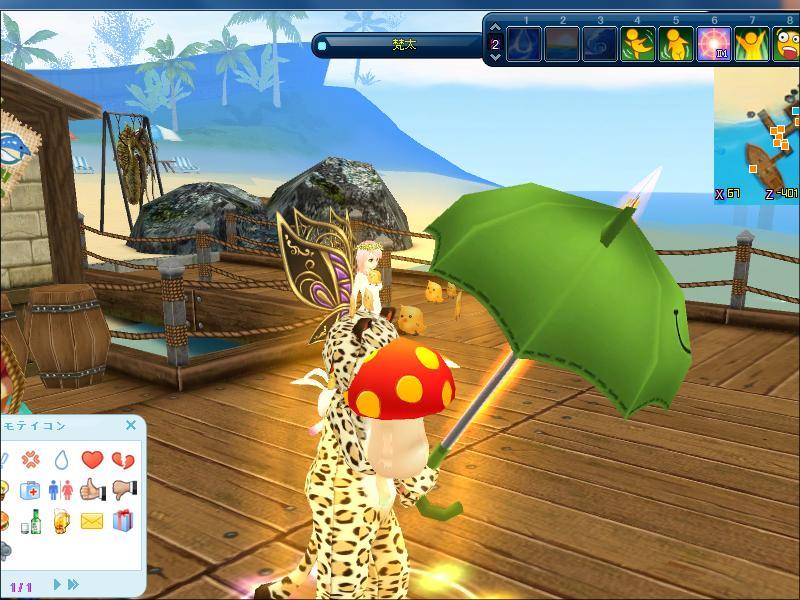Screen dimensions: 800x600
Task: Switch hotbar page with up arrow
Action: tap(494, 29)
